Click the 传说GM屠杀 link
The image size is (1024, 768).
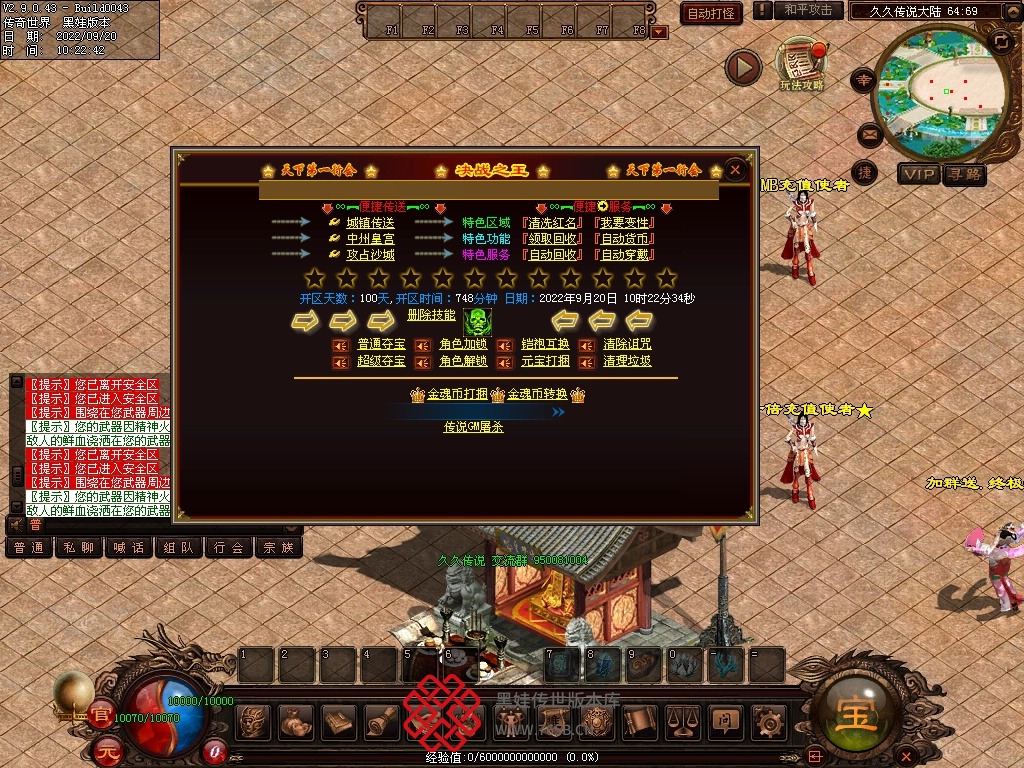point(473,427)
